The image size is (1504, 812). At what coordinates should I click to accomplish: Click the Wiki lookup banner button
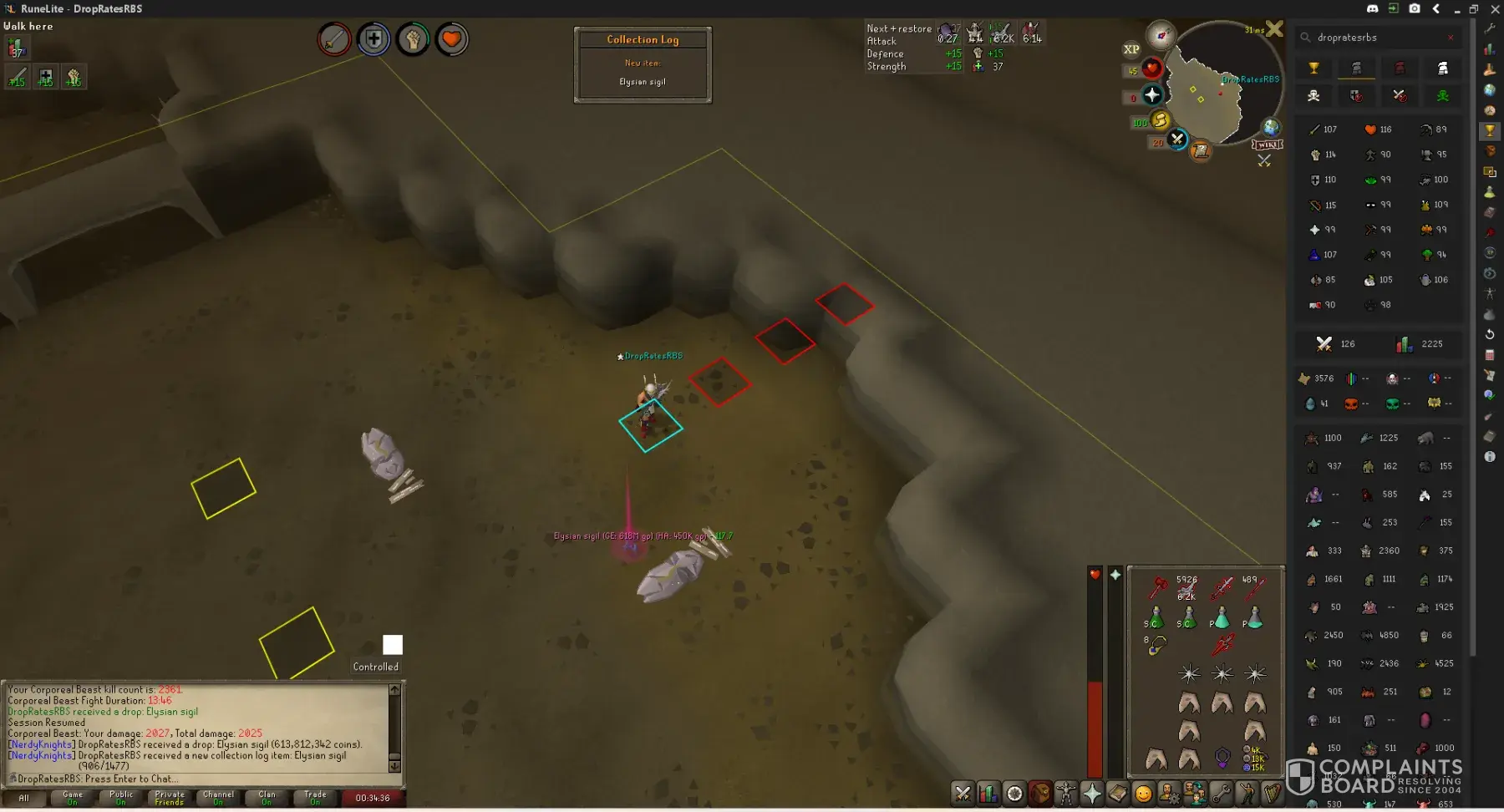pos(1267,145)
